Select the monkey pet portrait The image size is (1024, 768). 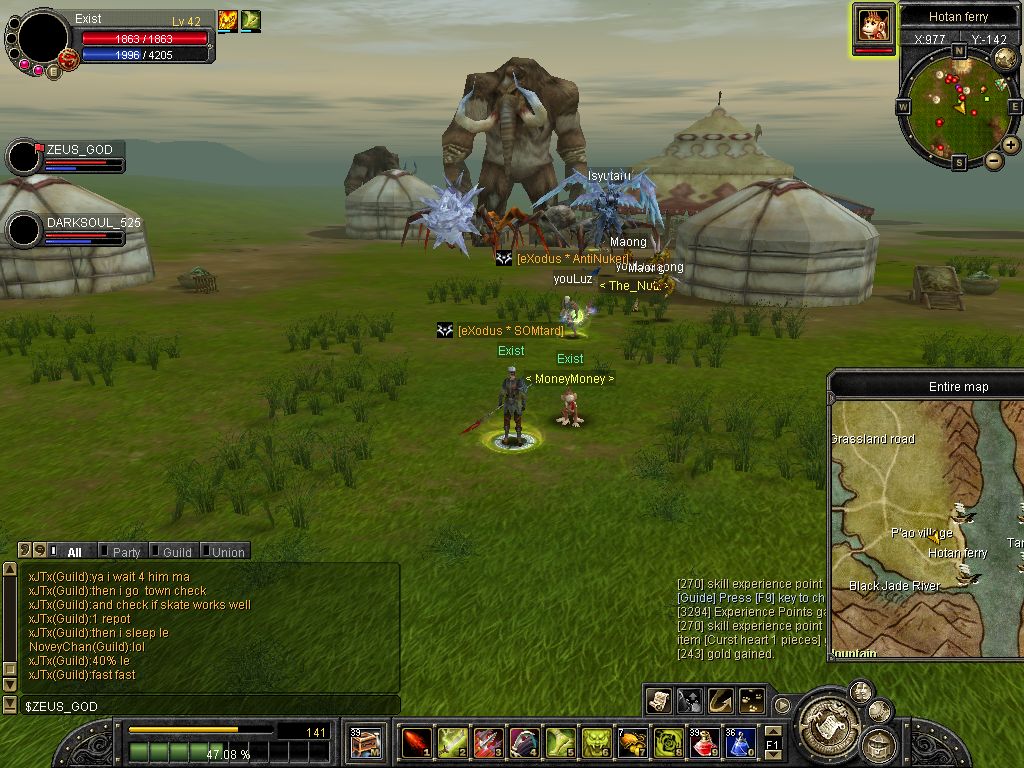click(x=874, y=27)
